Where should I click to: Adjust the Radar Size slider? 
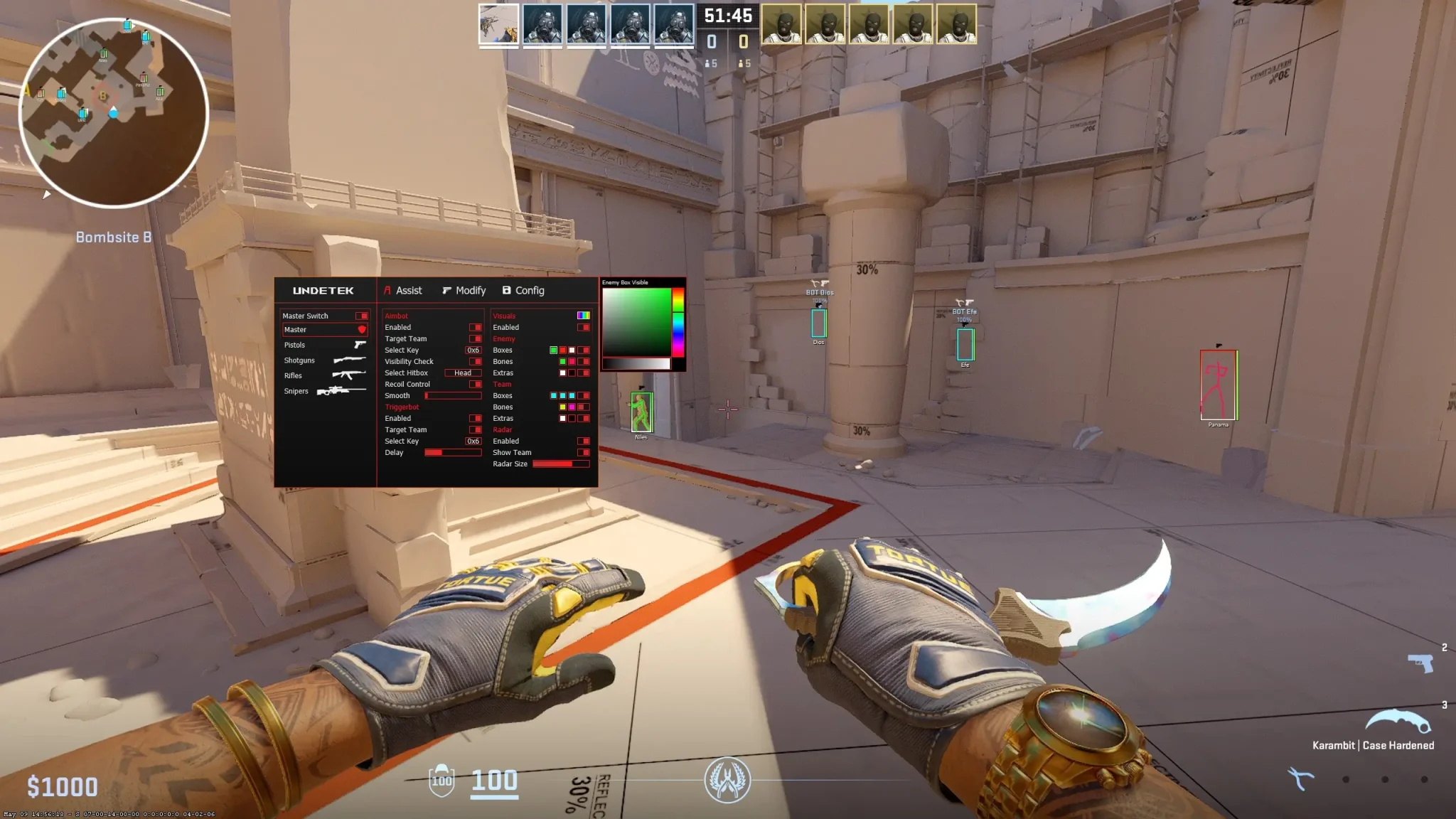pyautogui.click(x=561, y=464)
